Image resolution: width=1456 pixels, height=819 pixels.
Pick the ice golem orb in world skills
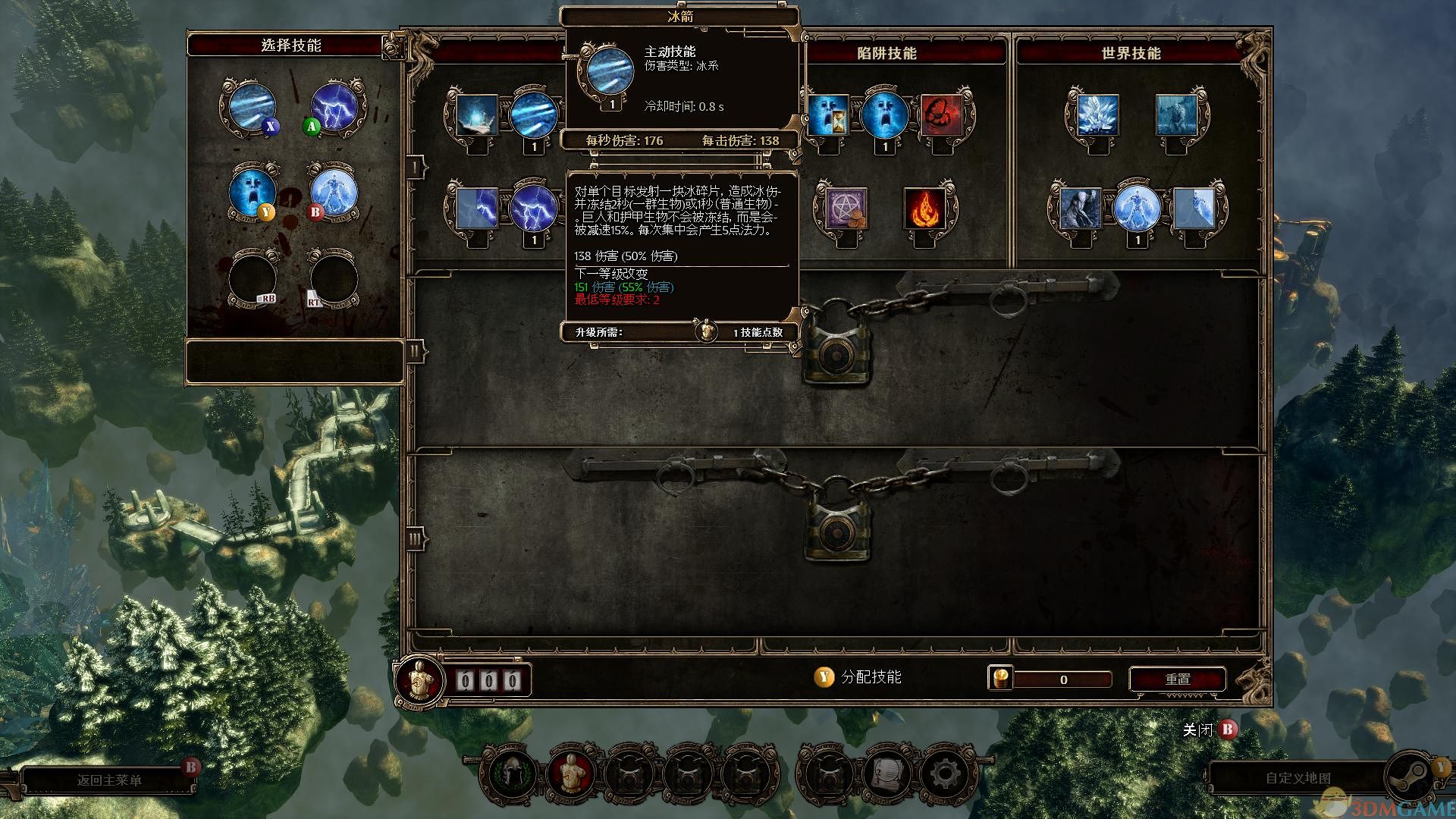coord(1136,209)
